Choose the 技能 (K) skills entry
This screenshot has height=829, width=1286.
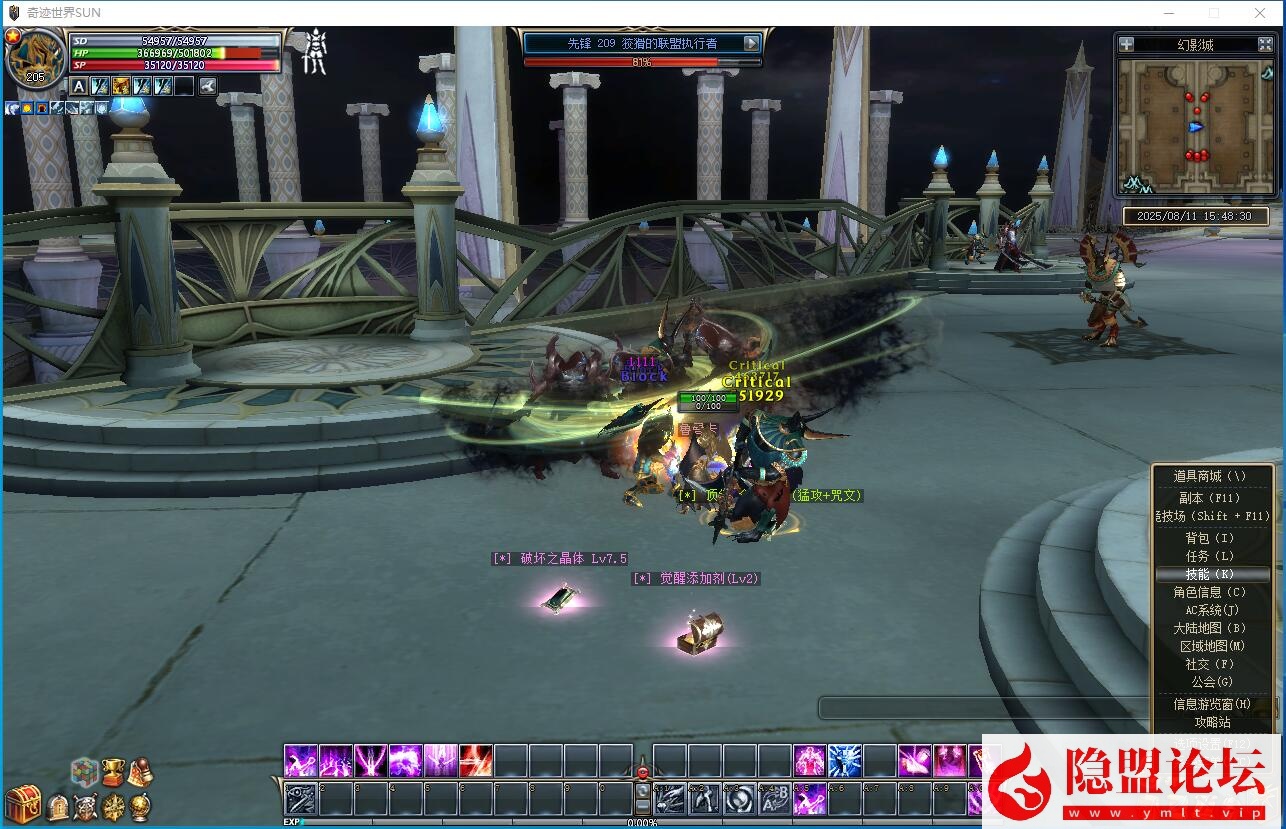tap(1210, 574)
